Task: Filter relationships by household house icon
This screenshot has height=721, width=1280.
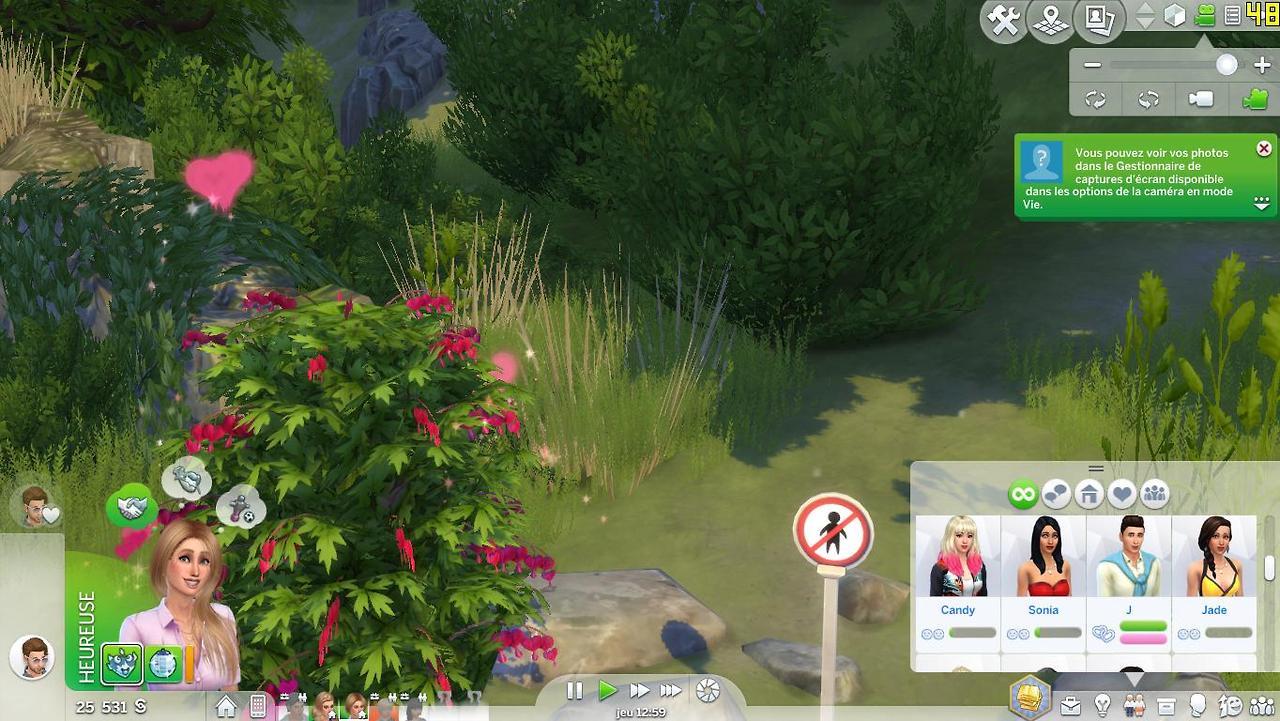Action: pyautogui.click(x=1088, y=494)
